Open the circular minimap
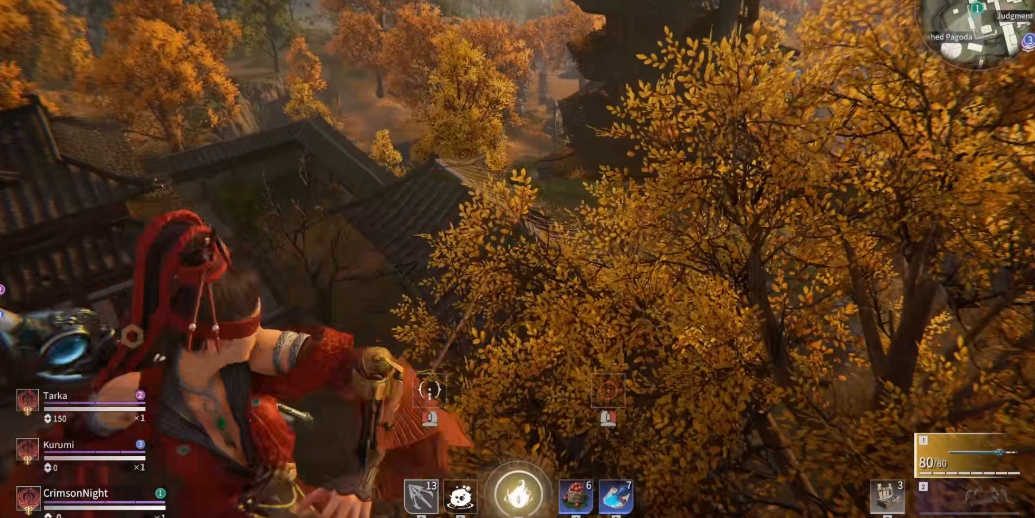 point(976,32)
